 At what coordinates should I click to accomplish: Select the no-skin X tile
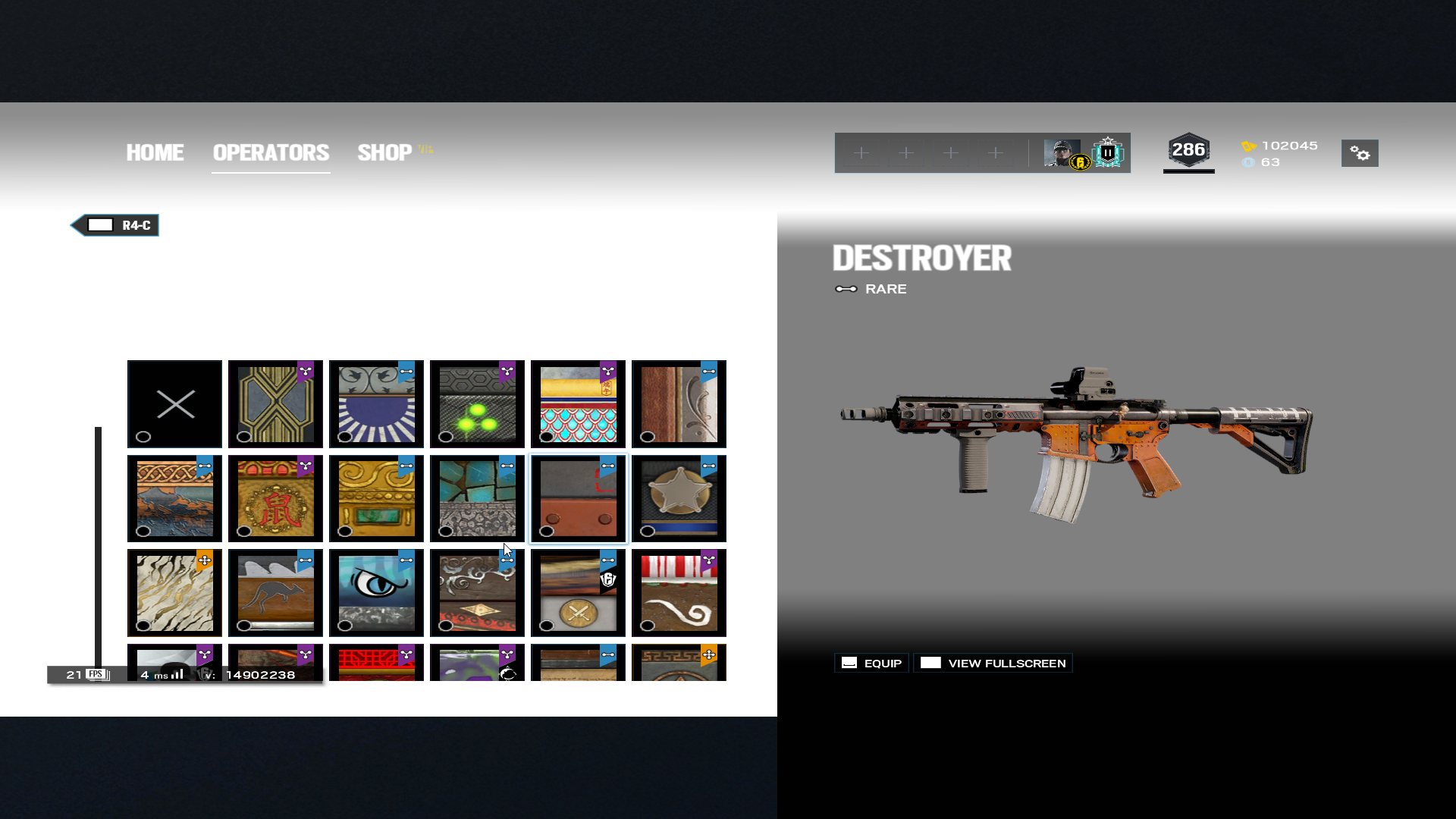click(x=175, y=404)
